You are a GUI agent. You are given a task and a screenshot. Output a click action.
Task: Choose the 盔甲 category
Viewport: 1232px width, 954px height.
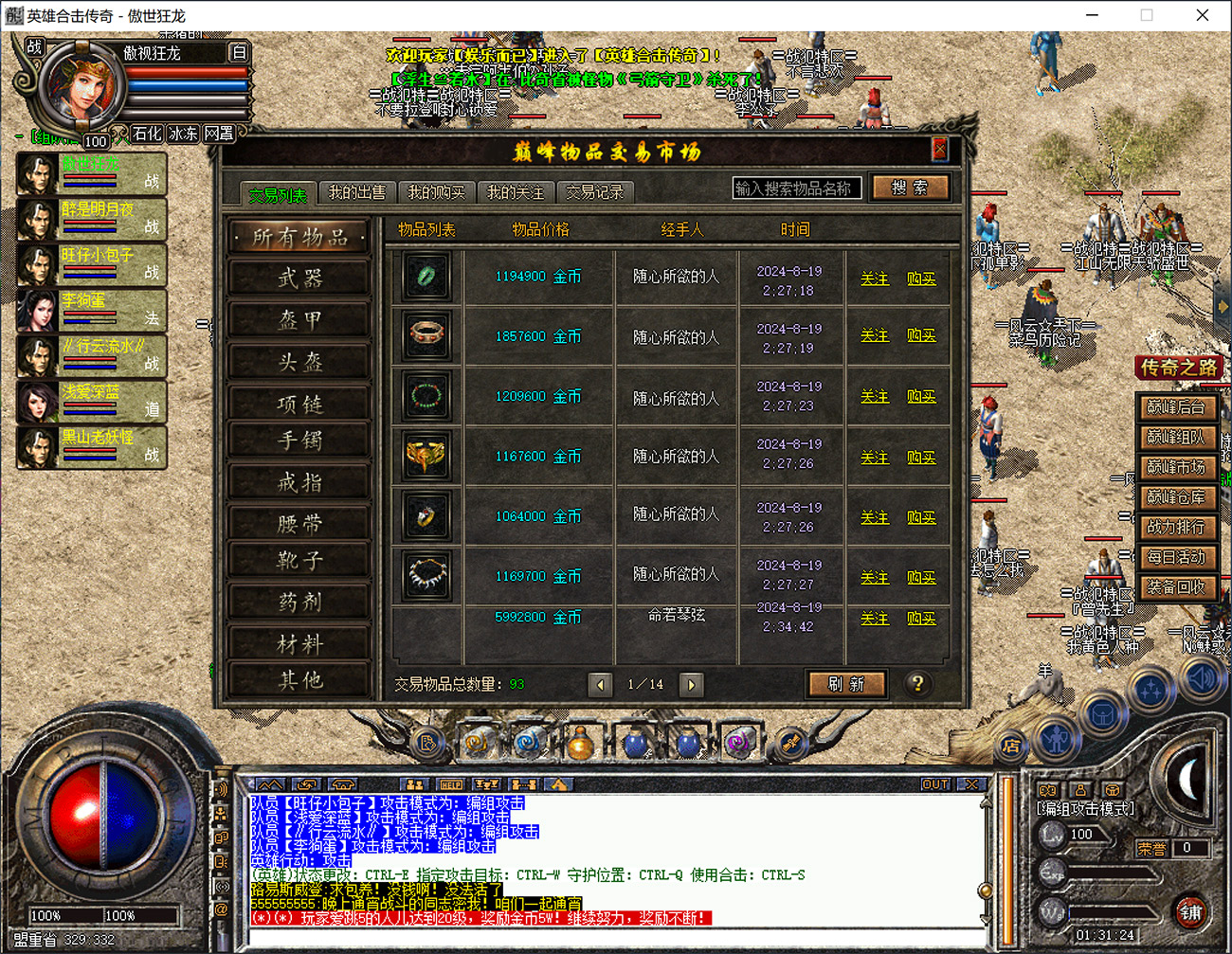[x=299, y=319]
